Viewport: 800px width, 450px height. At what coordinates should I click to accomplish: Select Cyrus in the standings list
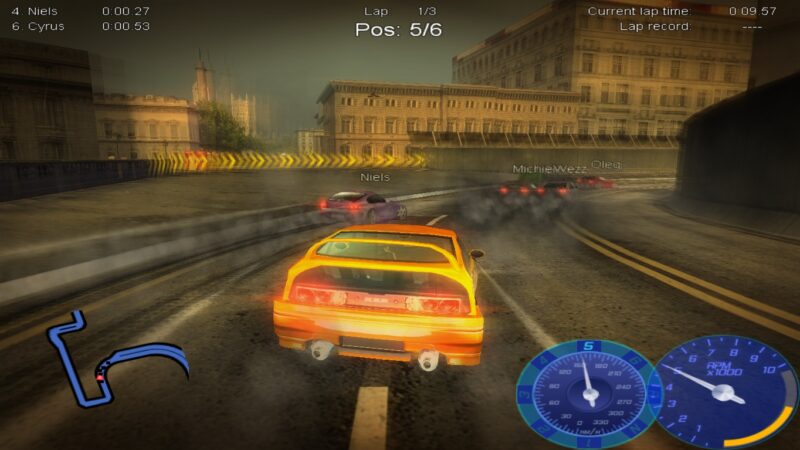pyautogui.click(x=46, y=26)
